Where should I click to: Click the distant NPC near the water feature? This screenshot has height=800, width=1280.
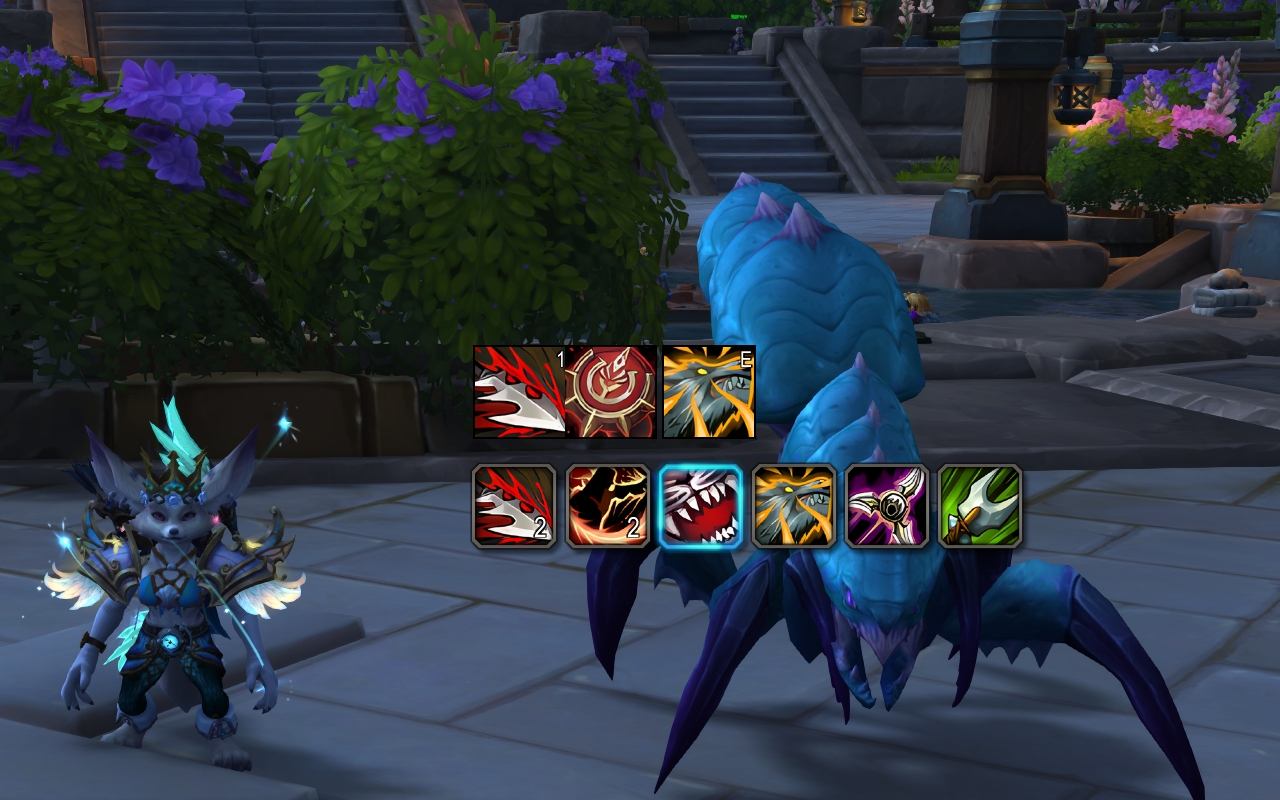point(918,307)
